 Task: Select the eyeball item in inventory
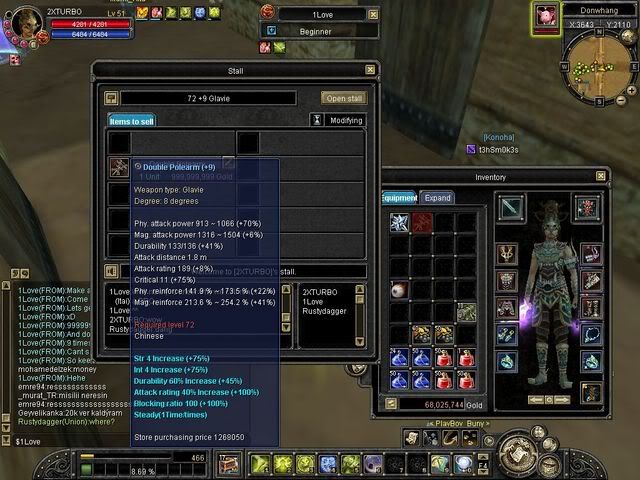(x=400, y=290)
